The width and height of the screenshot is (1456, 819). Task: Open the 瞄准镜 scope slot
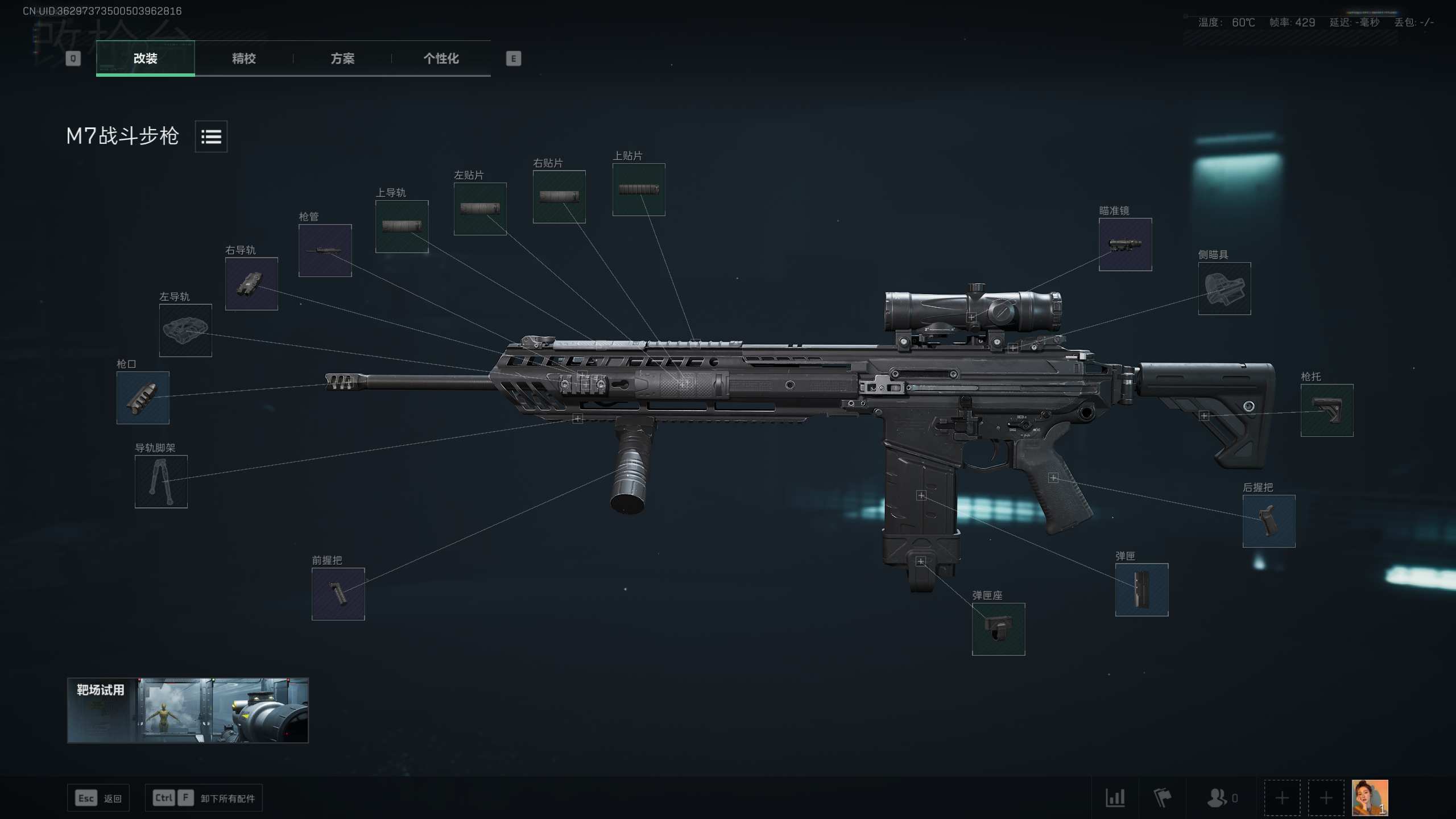tap(1125, 245)
